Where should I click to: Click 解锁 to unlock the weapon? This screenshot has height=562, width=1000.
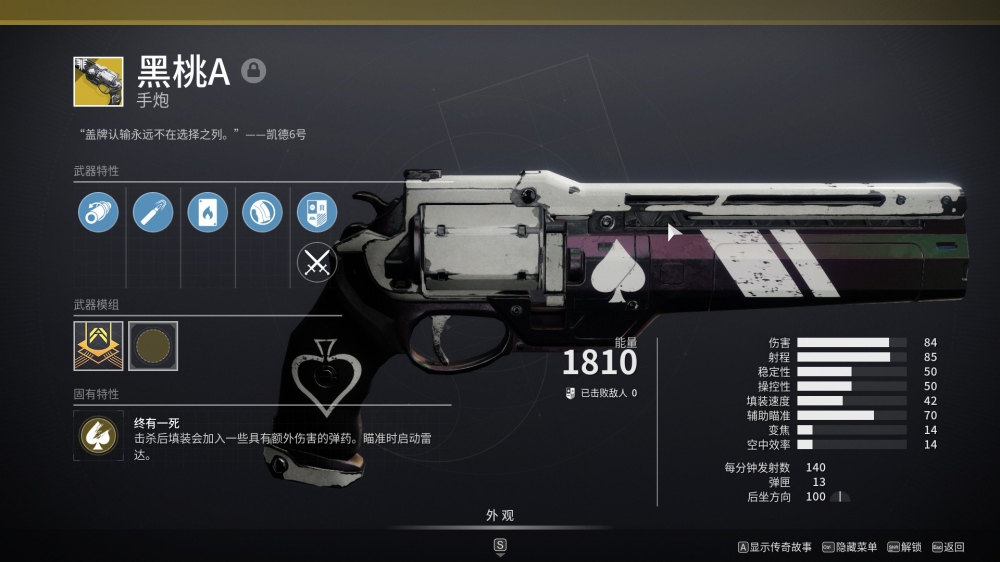coord(905,547)
